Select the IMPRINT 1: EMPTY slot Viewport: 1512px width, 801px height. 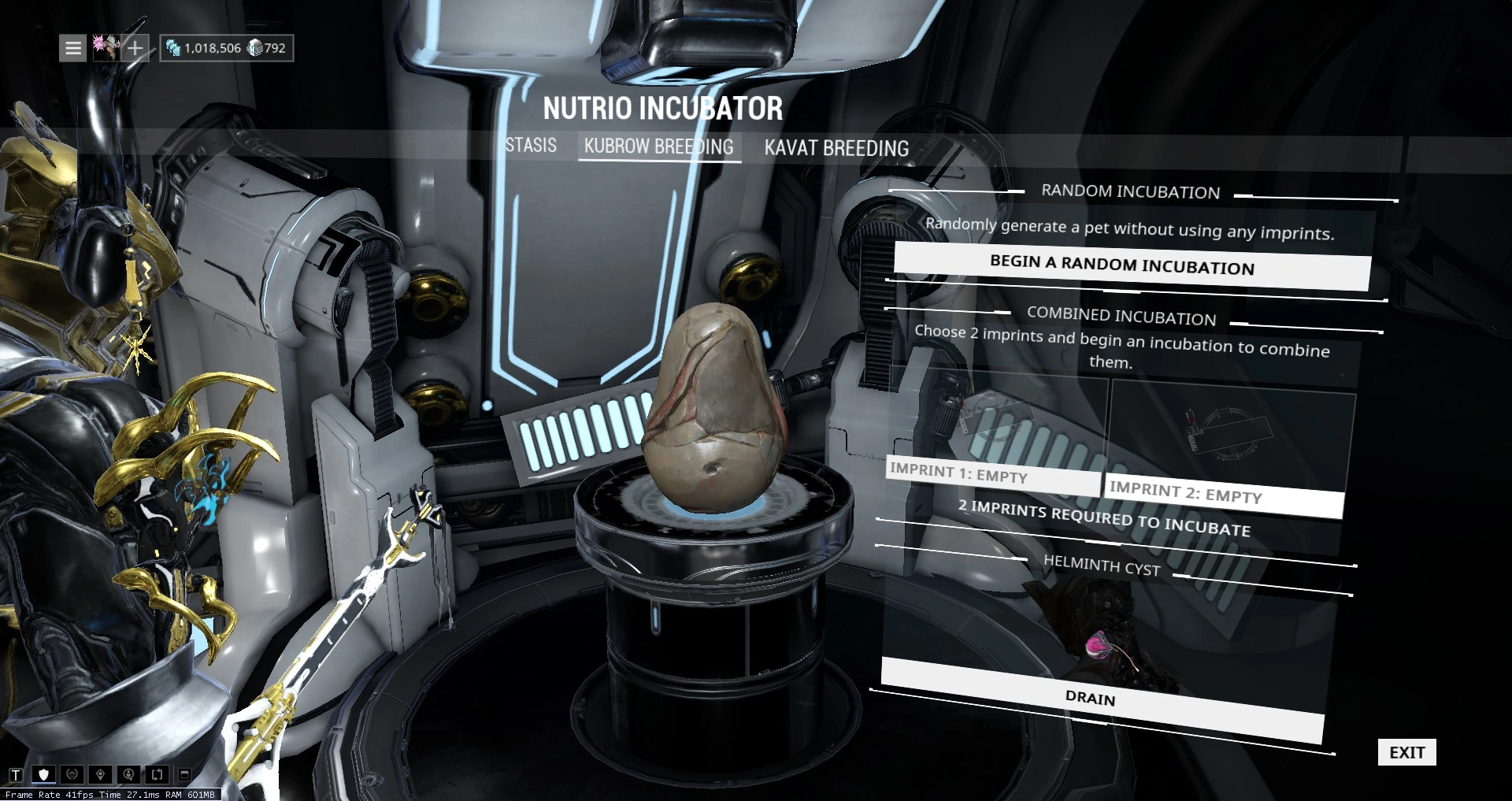click(992, 476)
